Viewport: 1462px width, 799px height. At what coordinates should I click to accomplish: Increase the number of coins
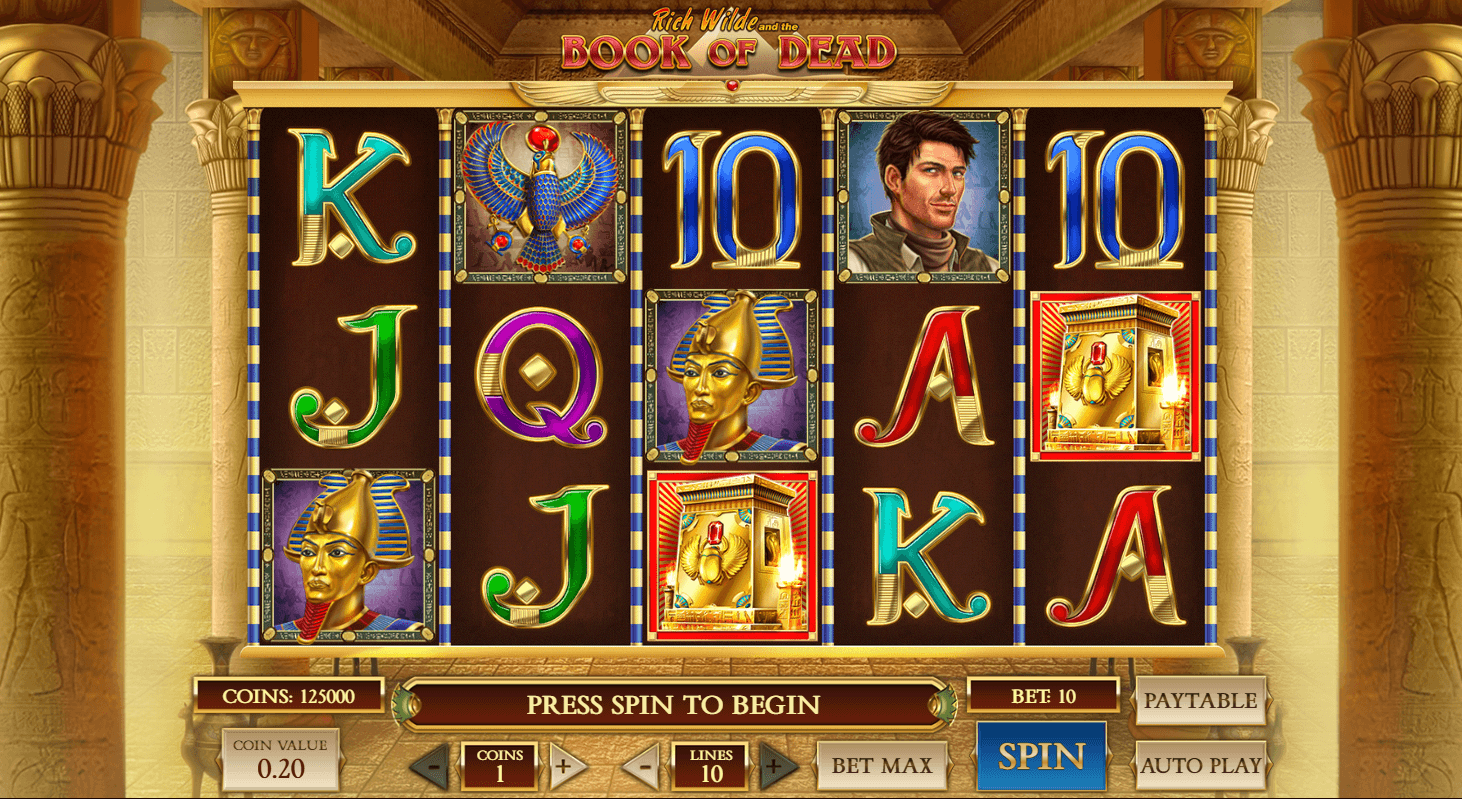point(564,767)
